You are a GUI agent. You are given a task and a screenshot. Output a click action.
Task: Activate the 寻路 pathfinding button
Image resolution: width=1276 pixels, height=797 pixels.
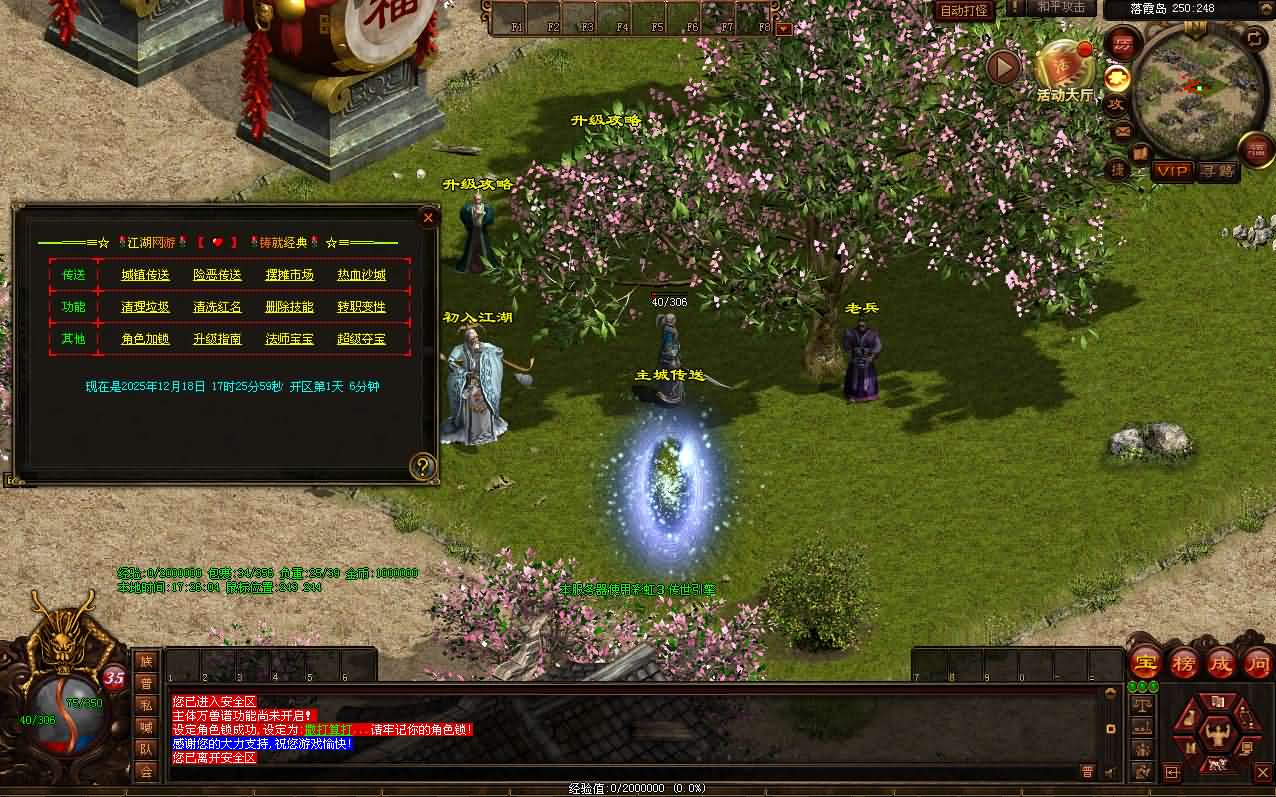pyautogui.click(x=1218, y=171)
